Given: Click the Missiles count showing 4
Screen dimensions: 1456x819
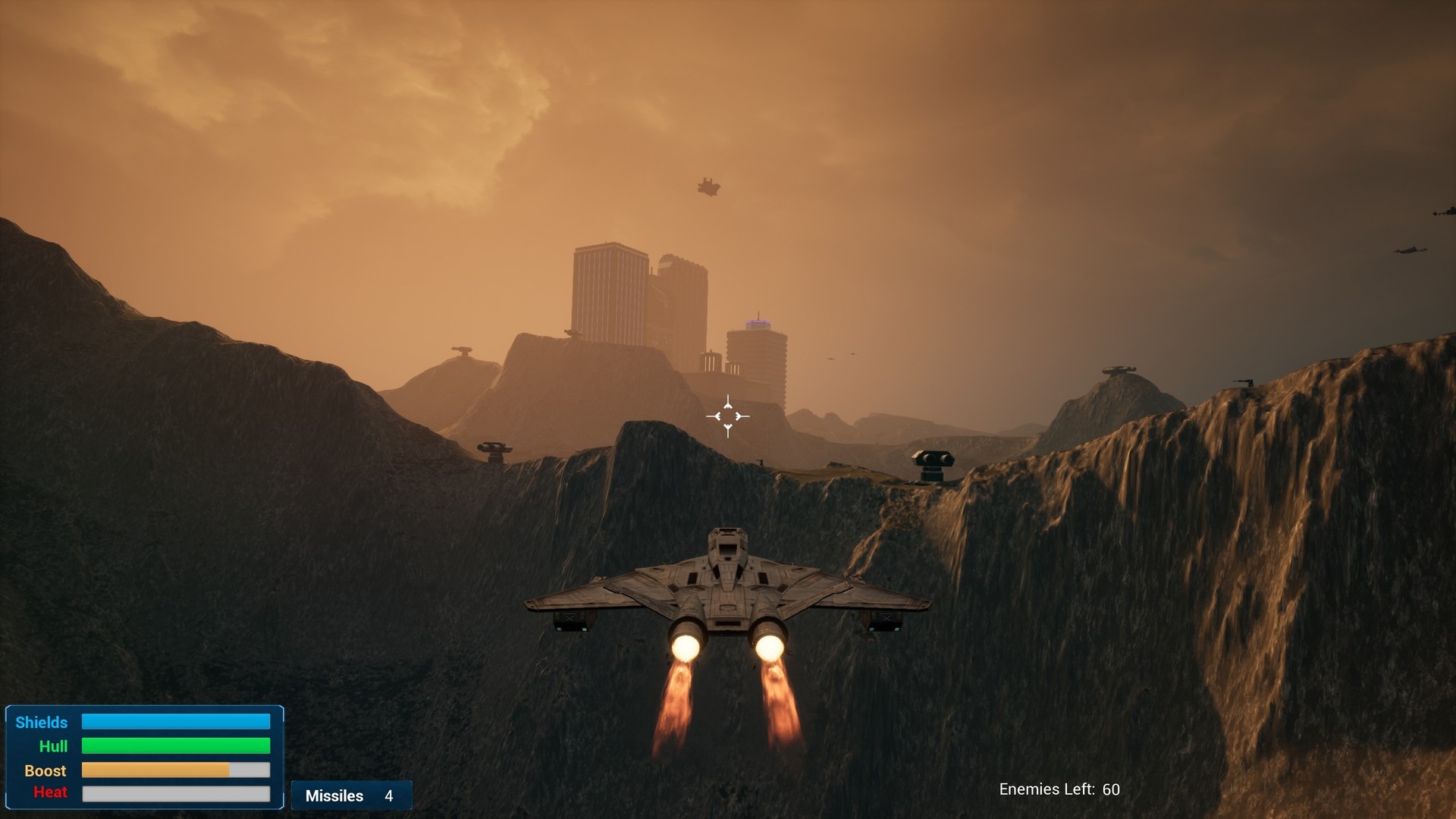Looking at the screenshot, I should click(388, 795).
